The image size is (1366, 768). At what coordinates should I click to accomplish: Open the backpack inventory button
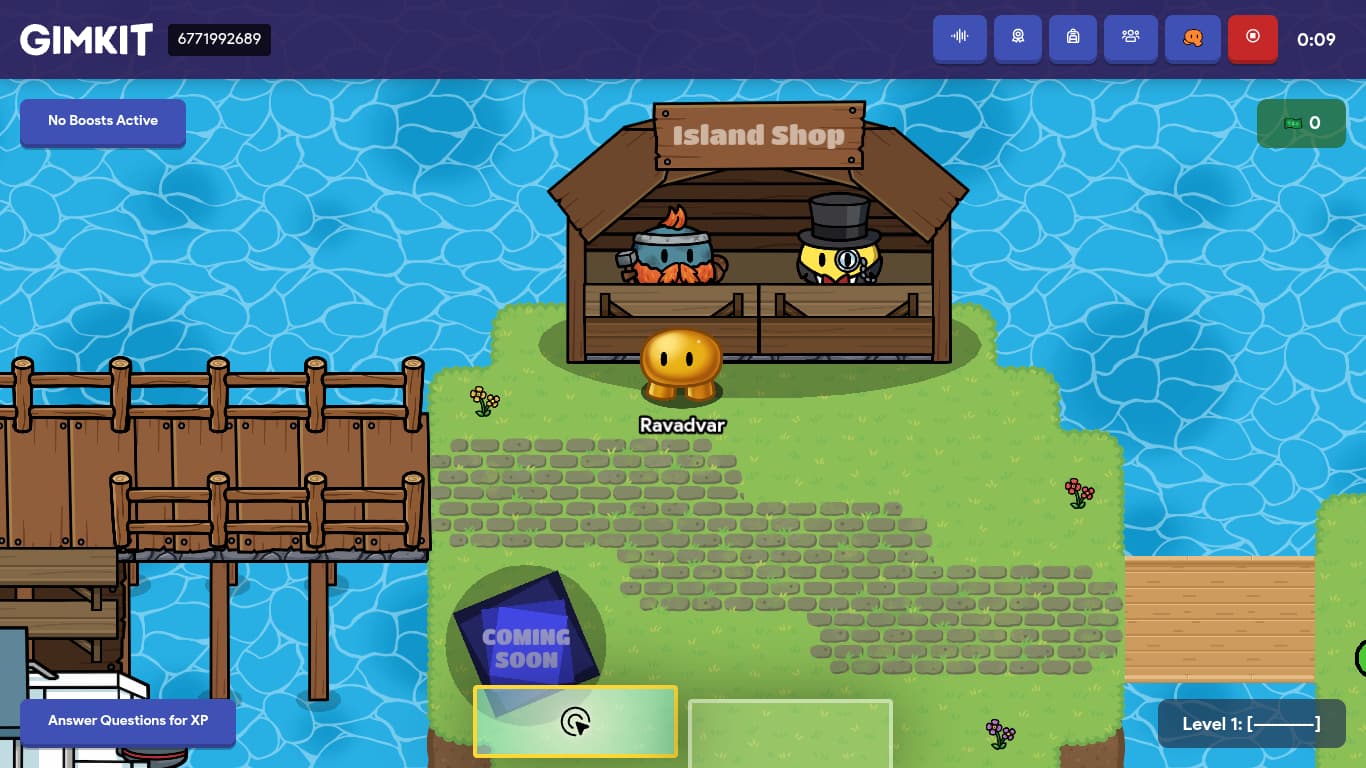(x=1073, y=38)
